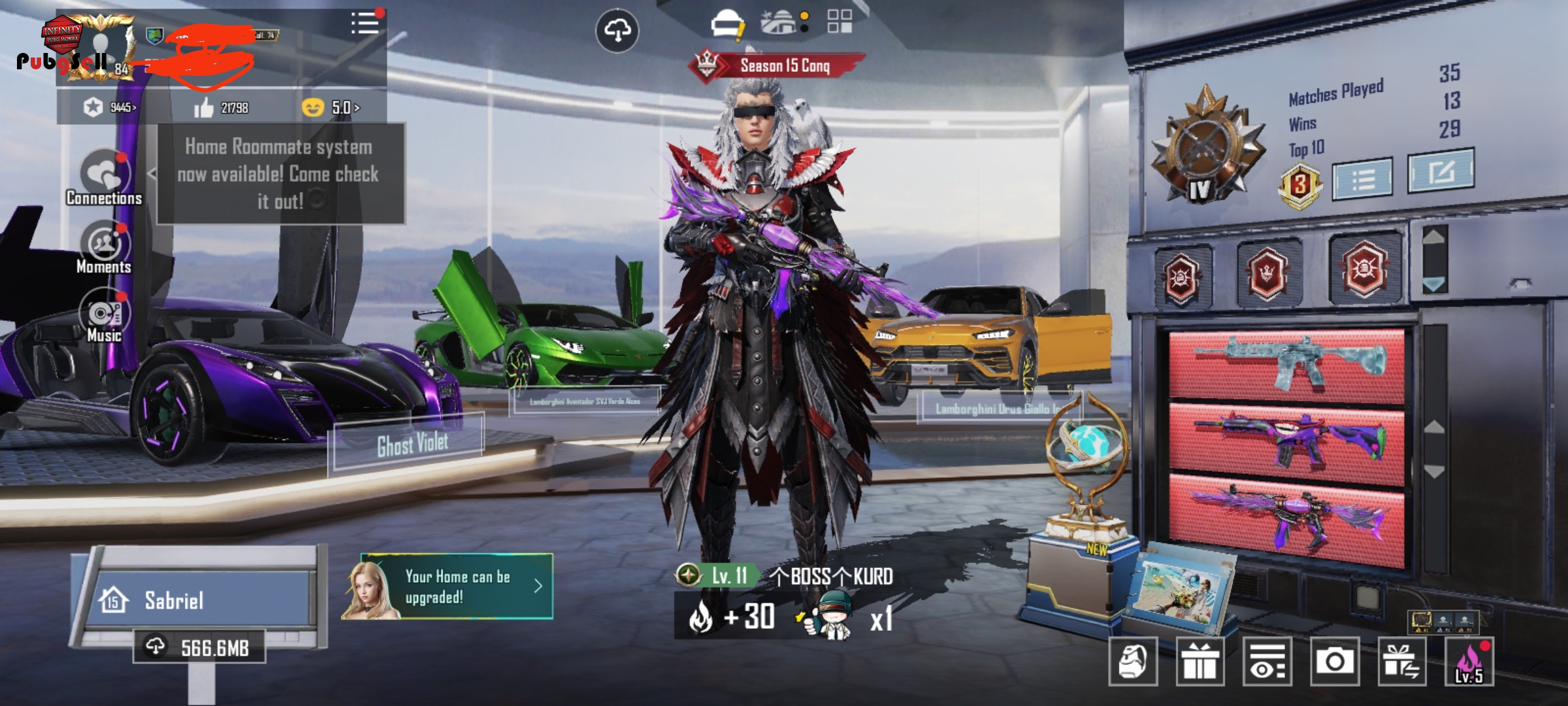View the thumbs-up likes count
Screen dimensions: 1568x706
pos(221,107)
